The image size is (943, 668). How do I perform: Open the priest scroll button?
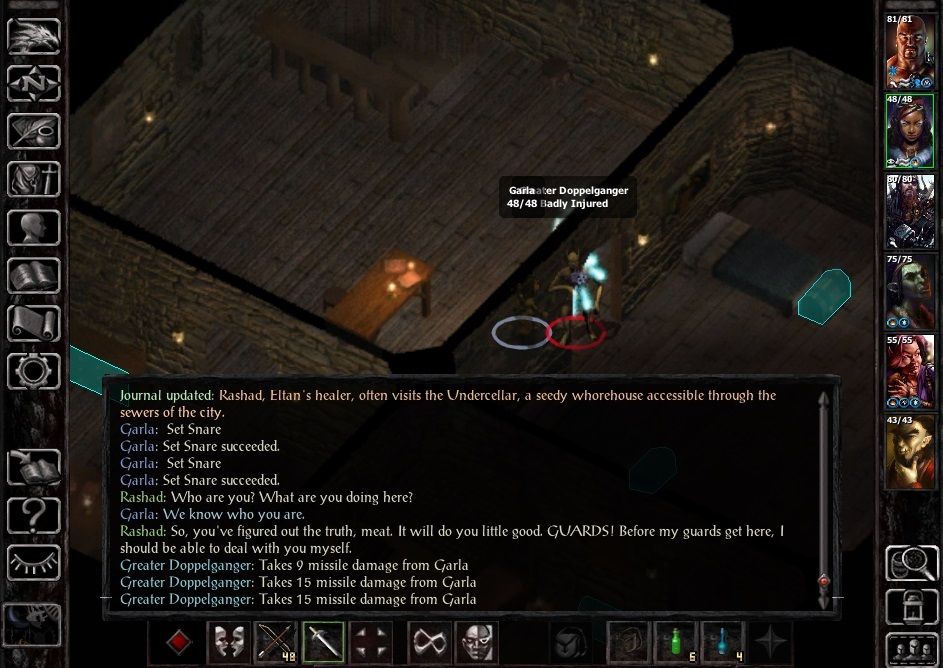tap(34, 323)
